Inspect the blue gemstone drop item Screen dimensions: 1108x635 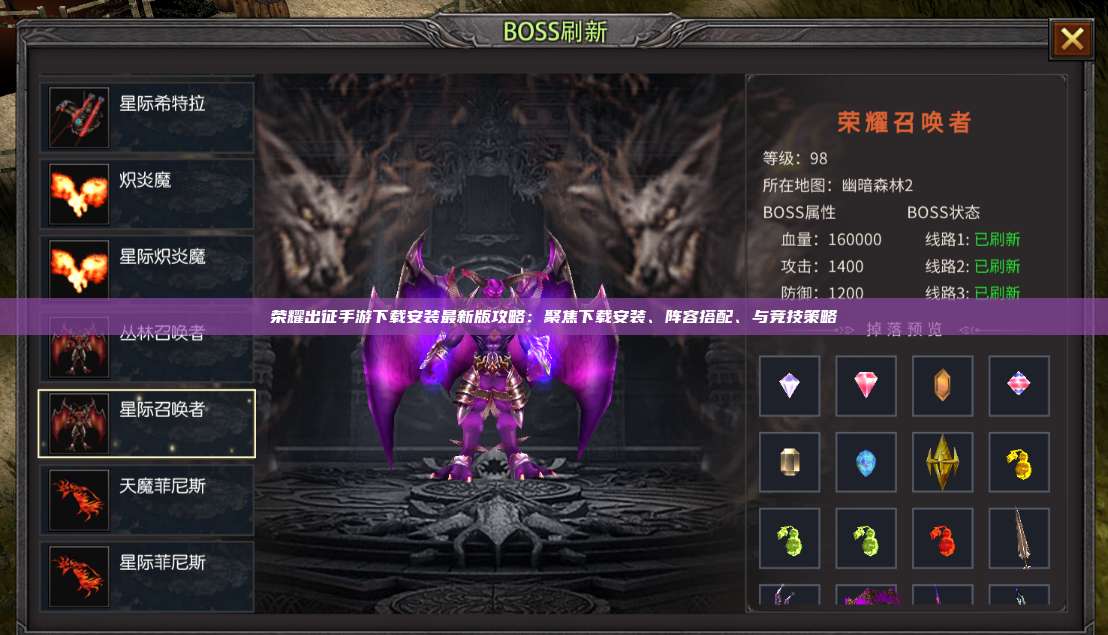coord(866,462)
